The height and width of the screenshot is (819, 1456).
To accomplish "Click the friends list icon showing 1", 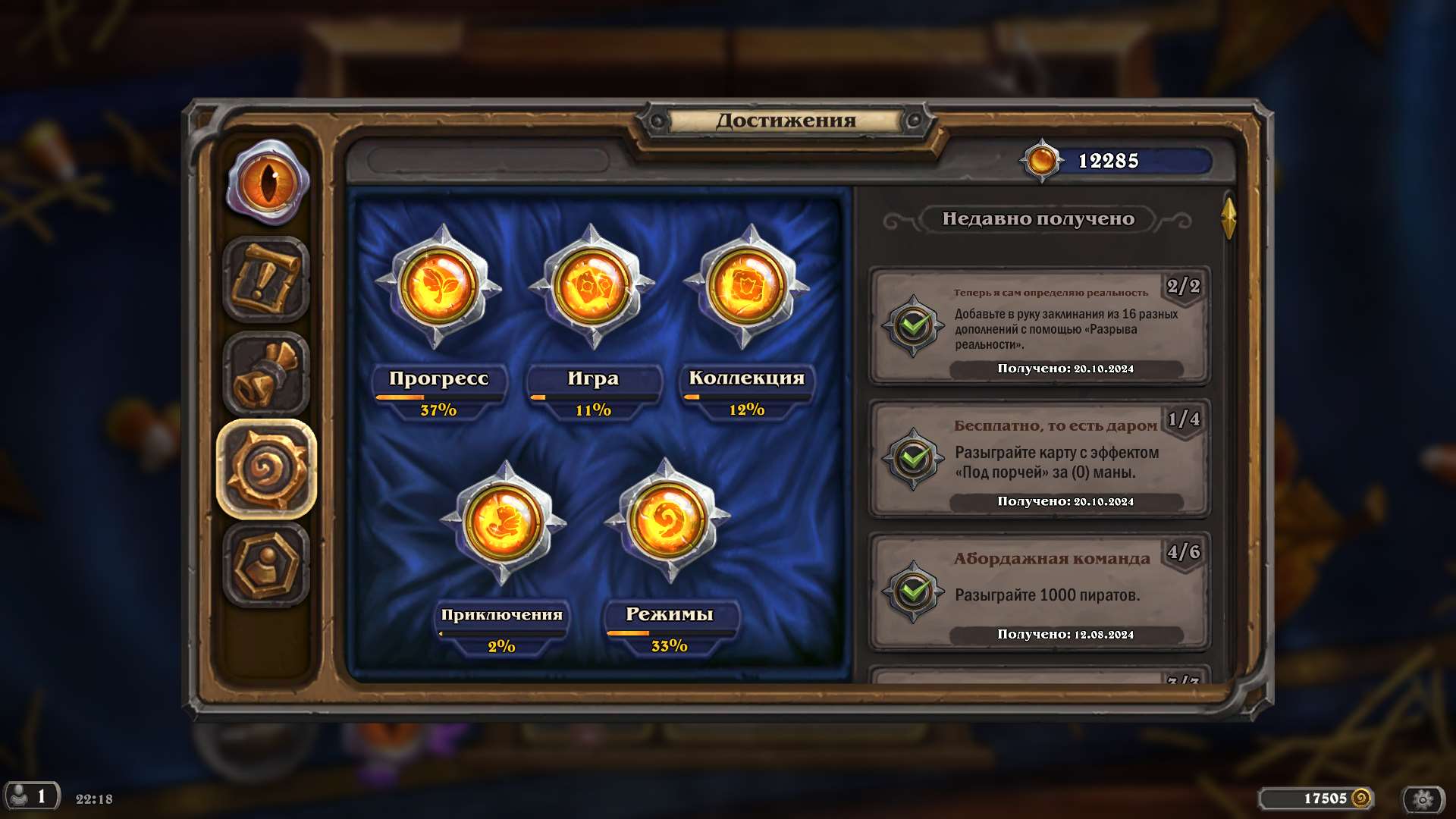I will coord(32,798).
